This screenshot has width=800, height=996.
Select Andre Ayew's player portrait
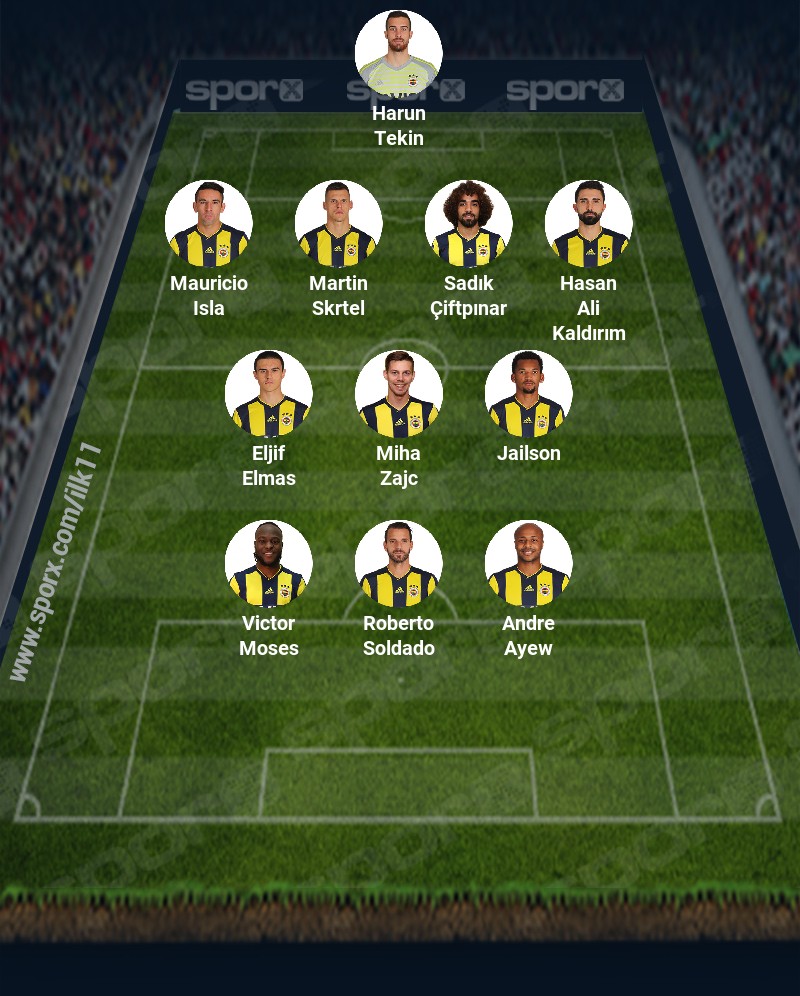click(529, 564)
